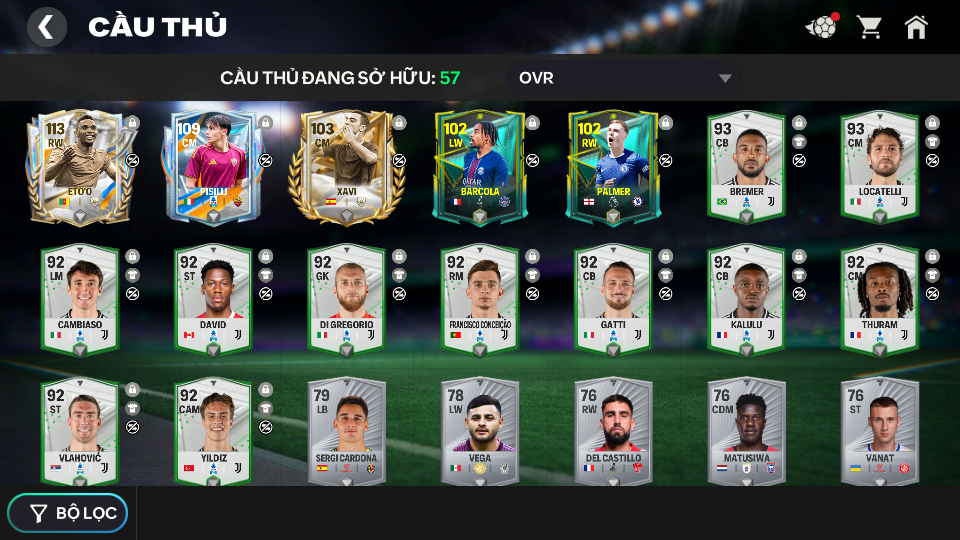The height and width of the screenshot is (540, 960).
Task: Open the football notifications icon
Action: [821, 27]
